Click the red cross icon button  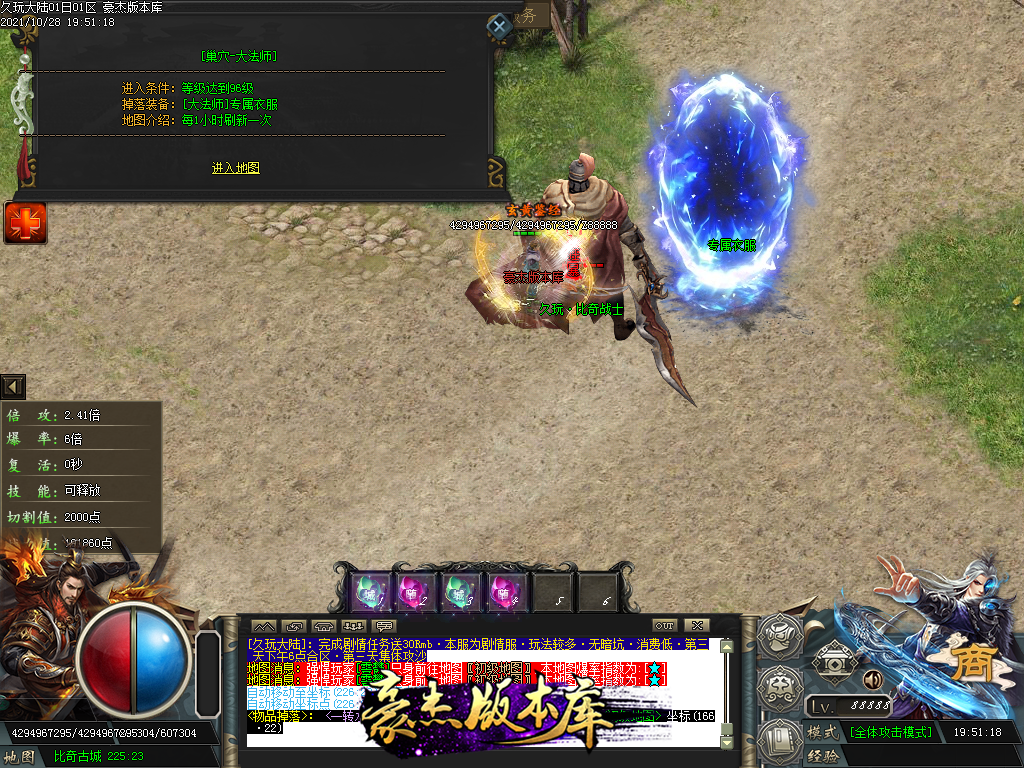point(24,222)
